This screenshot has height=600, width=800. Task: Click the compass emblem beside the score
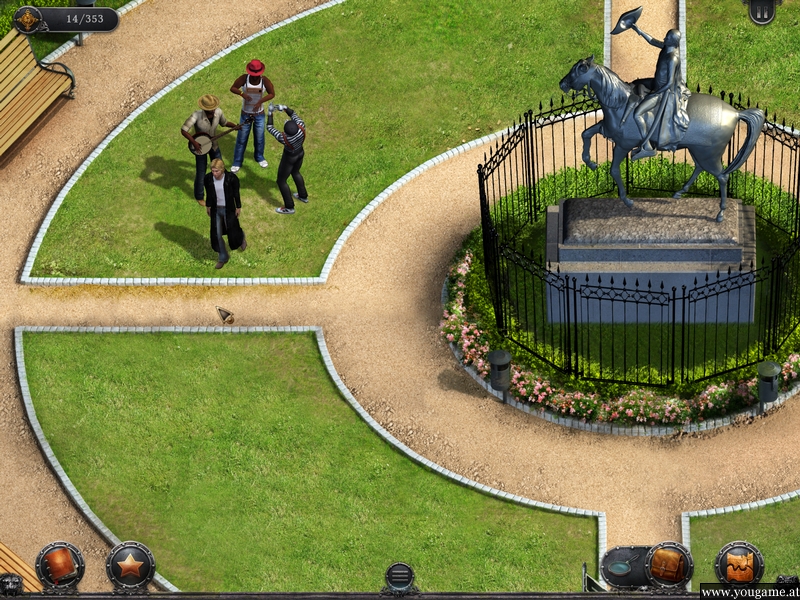[28, 19]
